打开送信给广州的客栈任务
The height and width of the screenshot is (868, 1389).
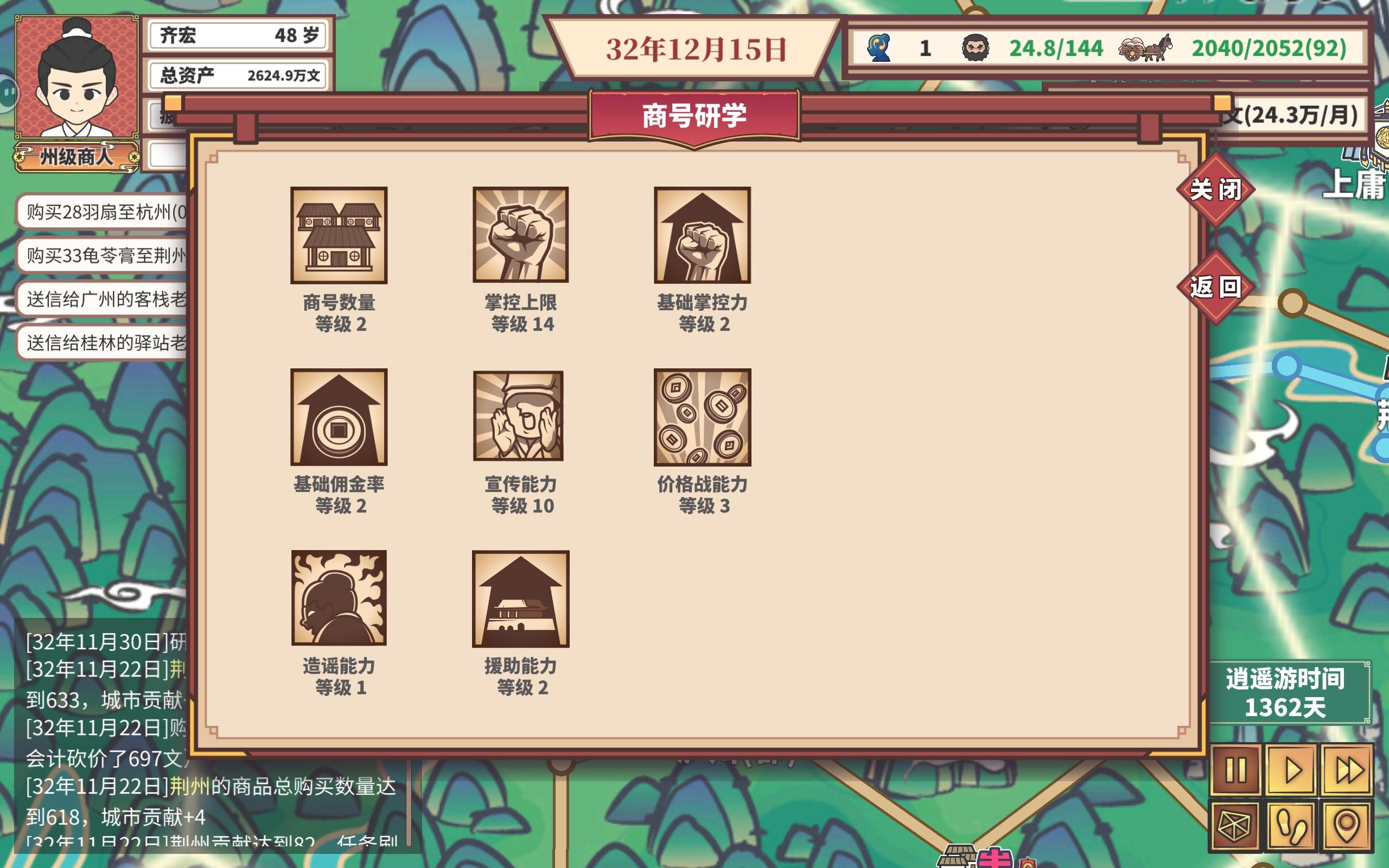(x=103, y=301)
